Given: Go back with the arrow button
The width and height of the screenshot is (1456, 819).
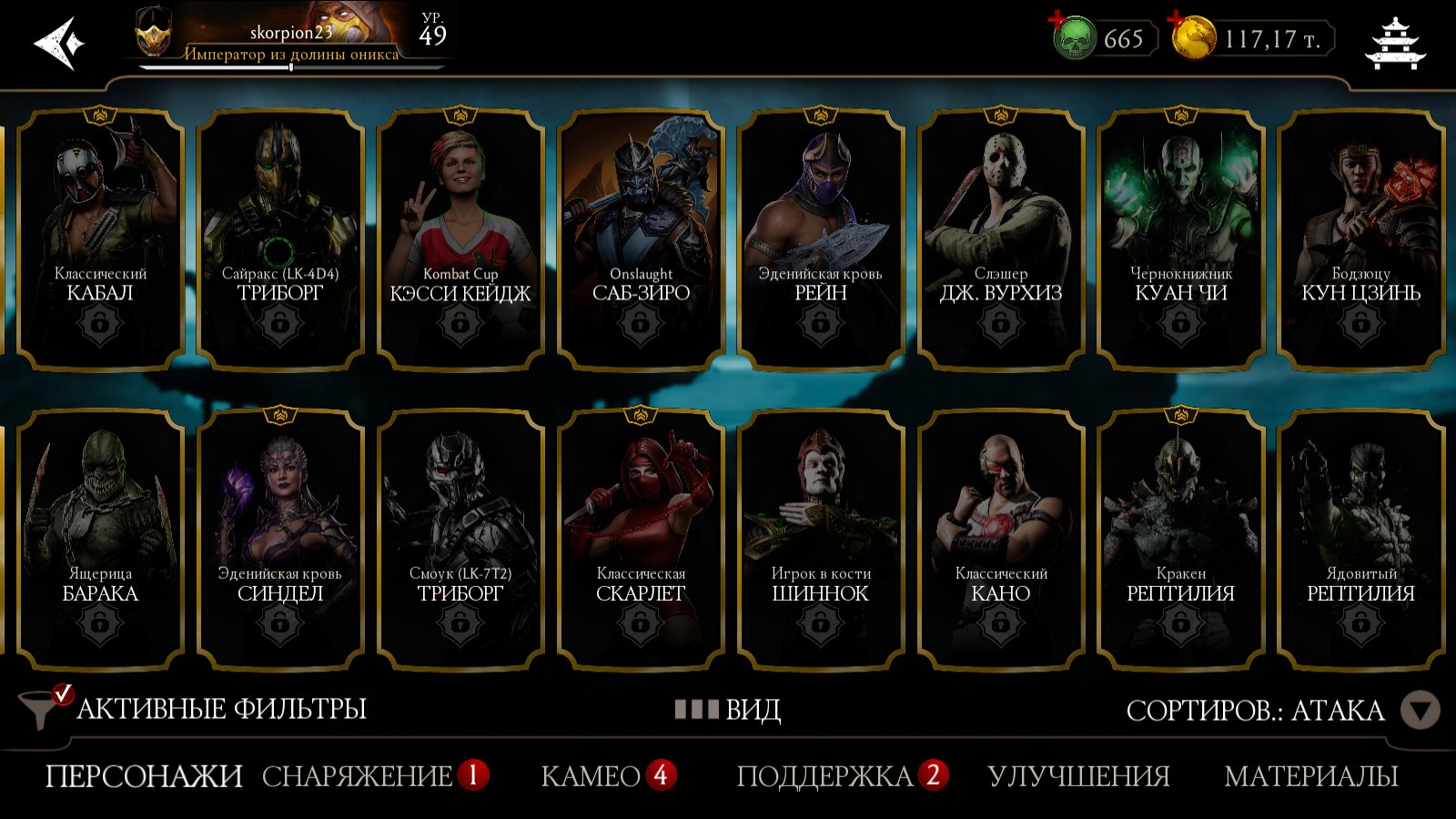Looking at the screenshot, I should (x=58, y=42).
